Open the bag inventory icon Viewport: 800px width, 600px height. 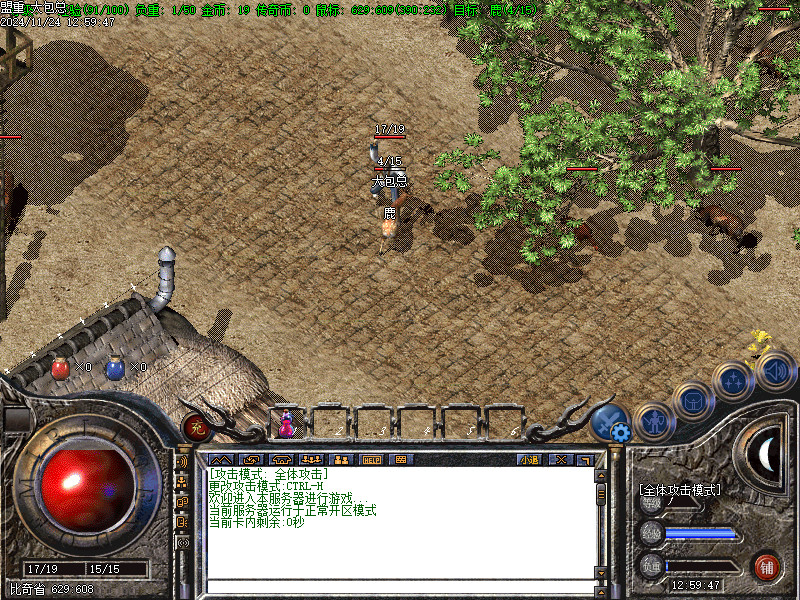click(692, 401)
